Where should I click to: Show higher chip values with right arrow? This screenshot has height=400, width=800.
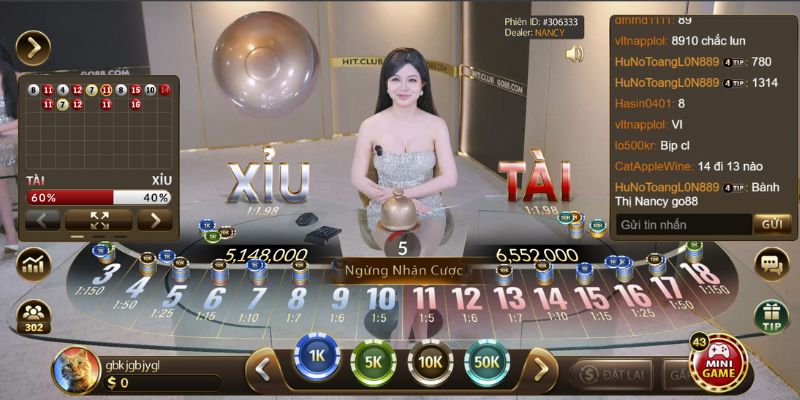(541, 369)
